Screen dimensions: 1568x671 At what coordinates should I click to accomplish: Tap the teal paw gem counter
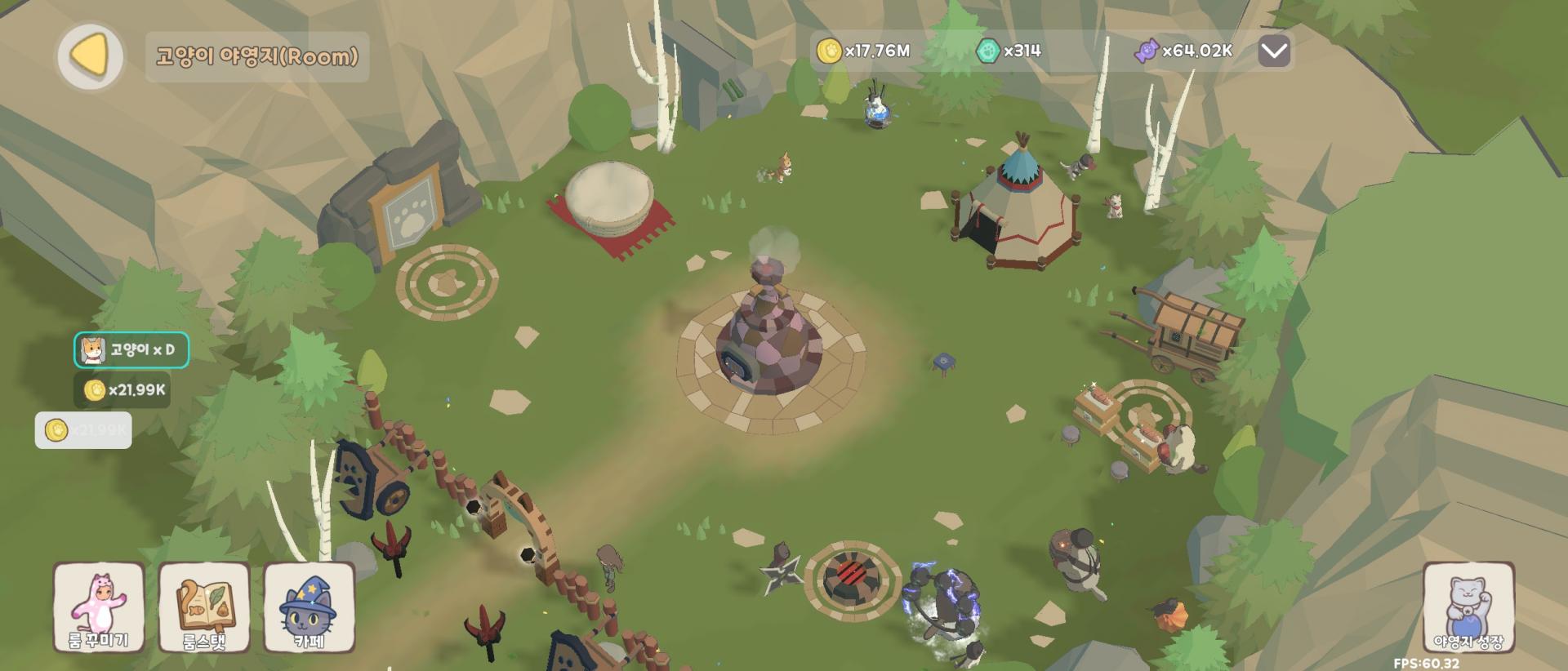(x=1009, y=51)
